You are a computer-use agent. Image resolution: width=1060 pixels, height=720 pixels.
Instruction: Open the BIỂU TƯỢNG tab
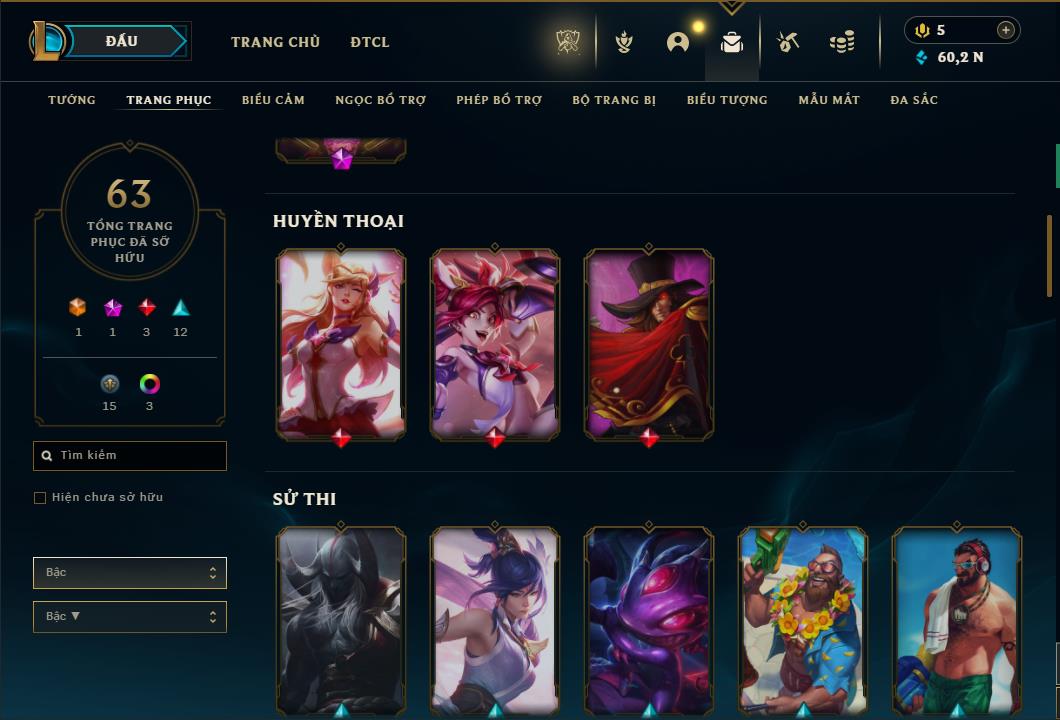tap(727, 100)
